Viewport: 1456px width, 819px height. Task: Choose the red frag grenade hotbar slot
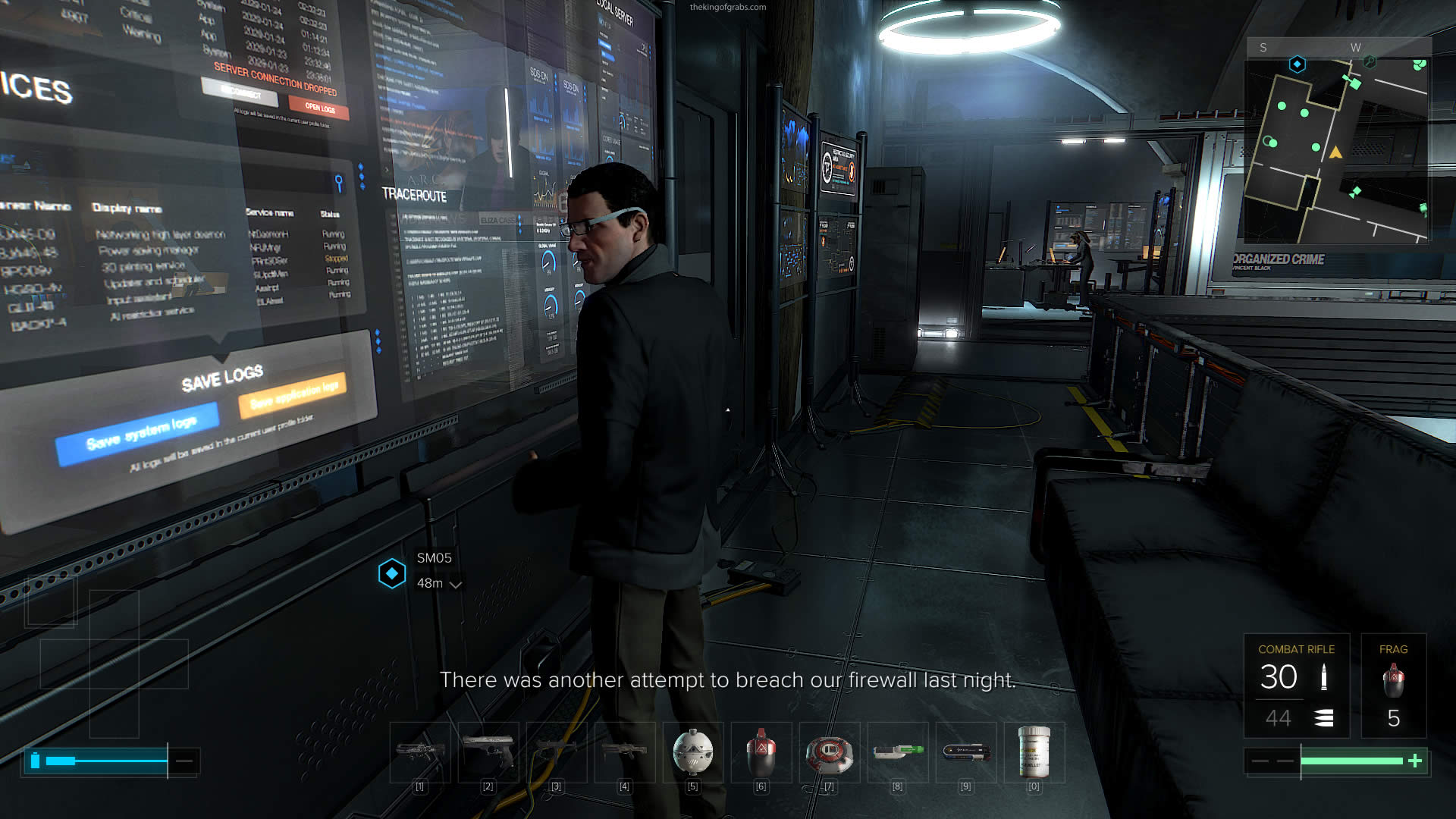click(761, 752)
